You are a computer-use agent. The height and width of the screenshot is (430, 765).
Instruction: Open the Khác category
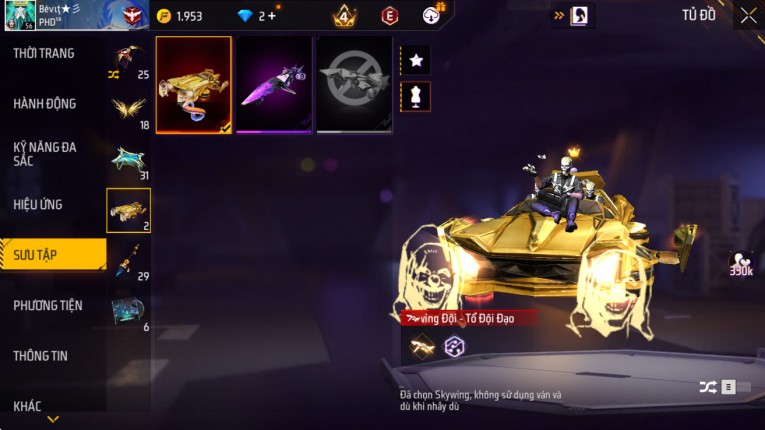tap(28, 405)
